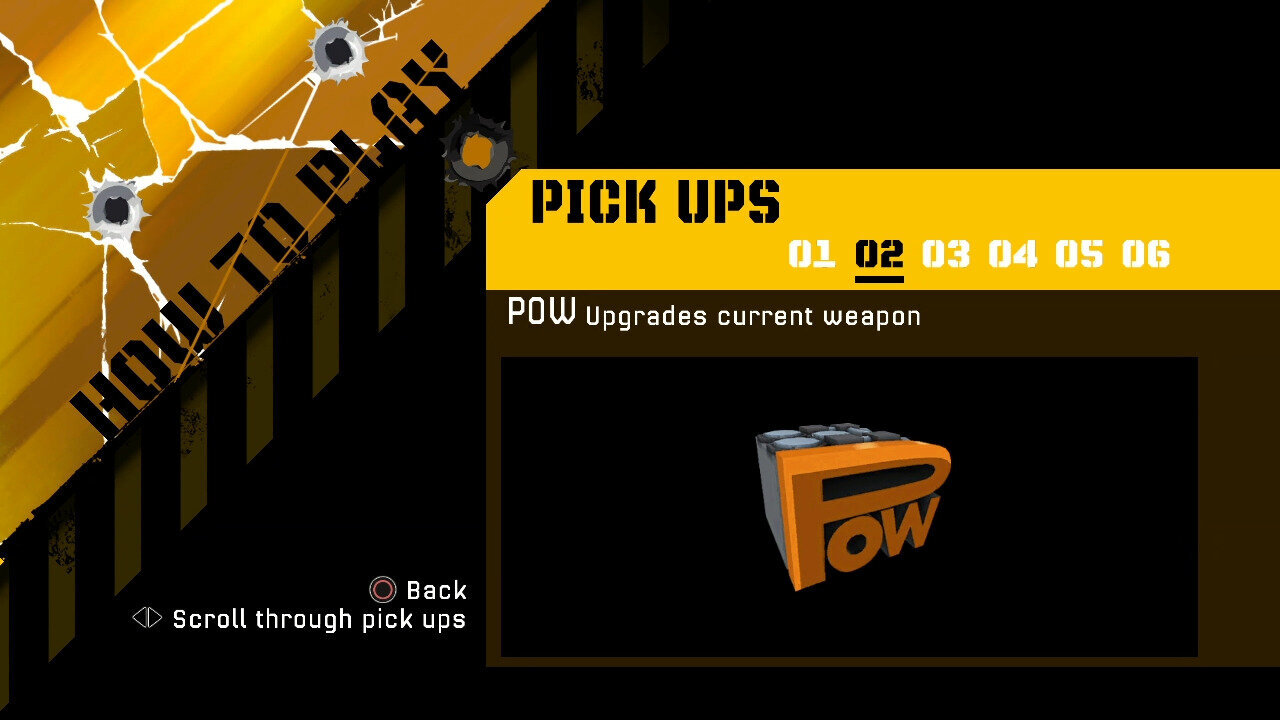Open pick up page 03
The image size is (1280, 720).
946,254
